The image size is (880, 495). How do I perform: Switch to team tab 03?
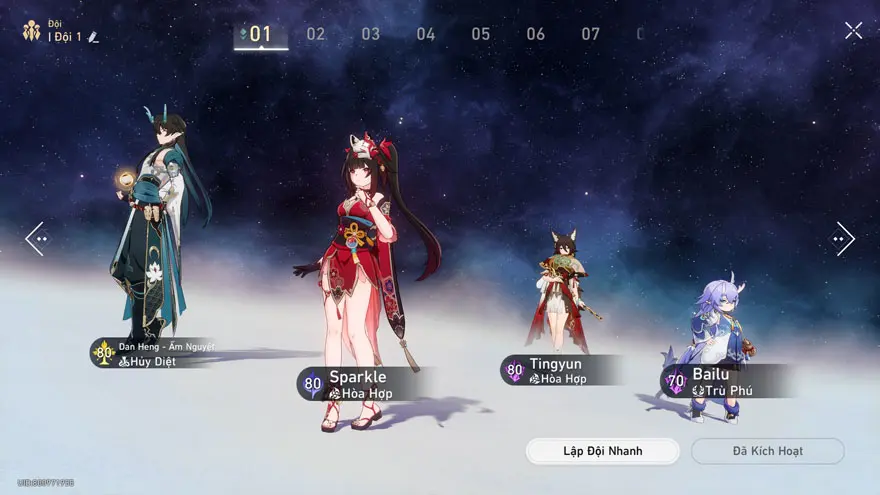[x=371, y=34]
